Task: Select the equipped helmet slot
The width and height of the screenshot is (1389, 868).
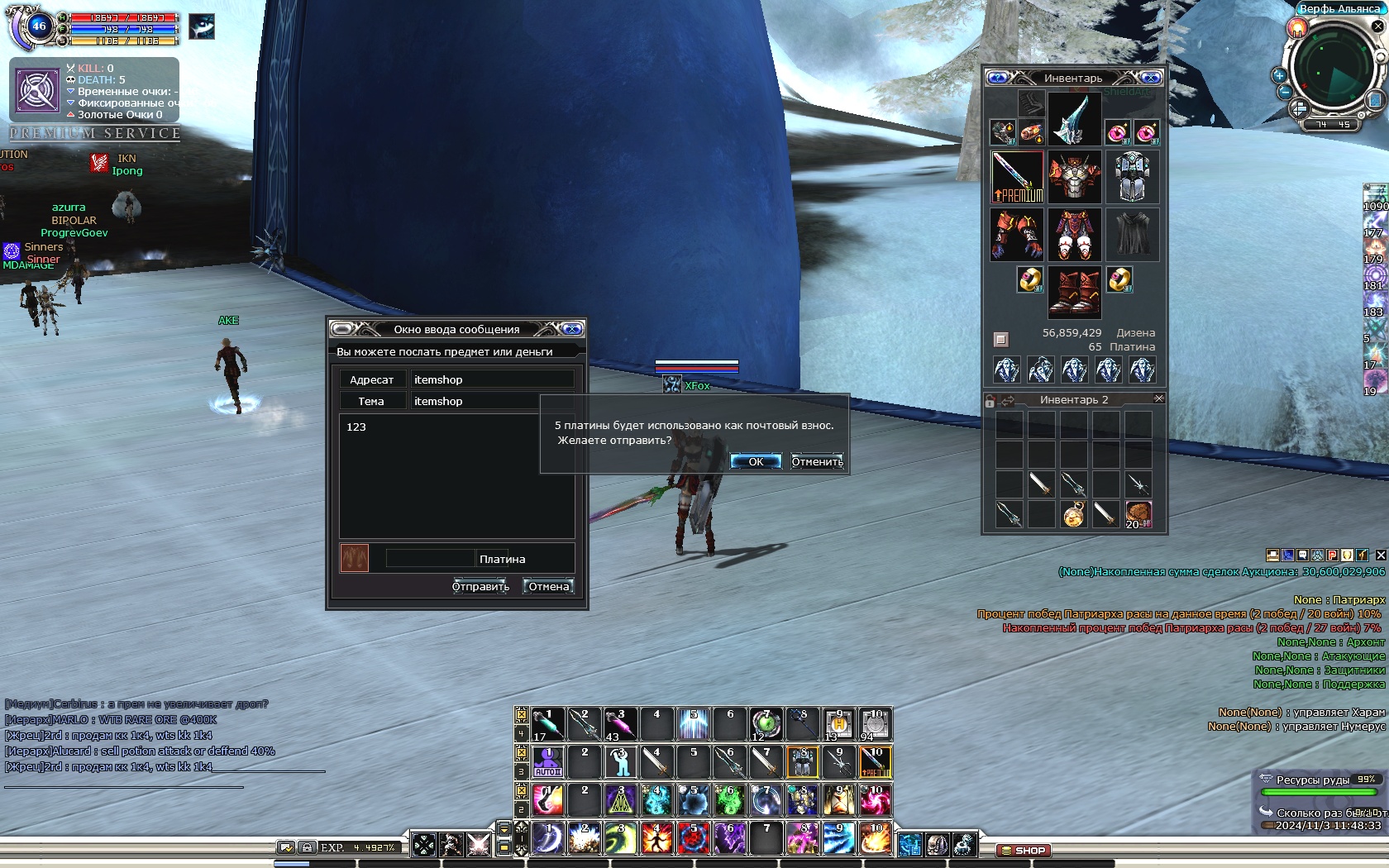Action: click(x=1074, y=119)
